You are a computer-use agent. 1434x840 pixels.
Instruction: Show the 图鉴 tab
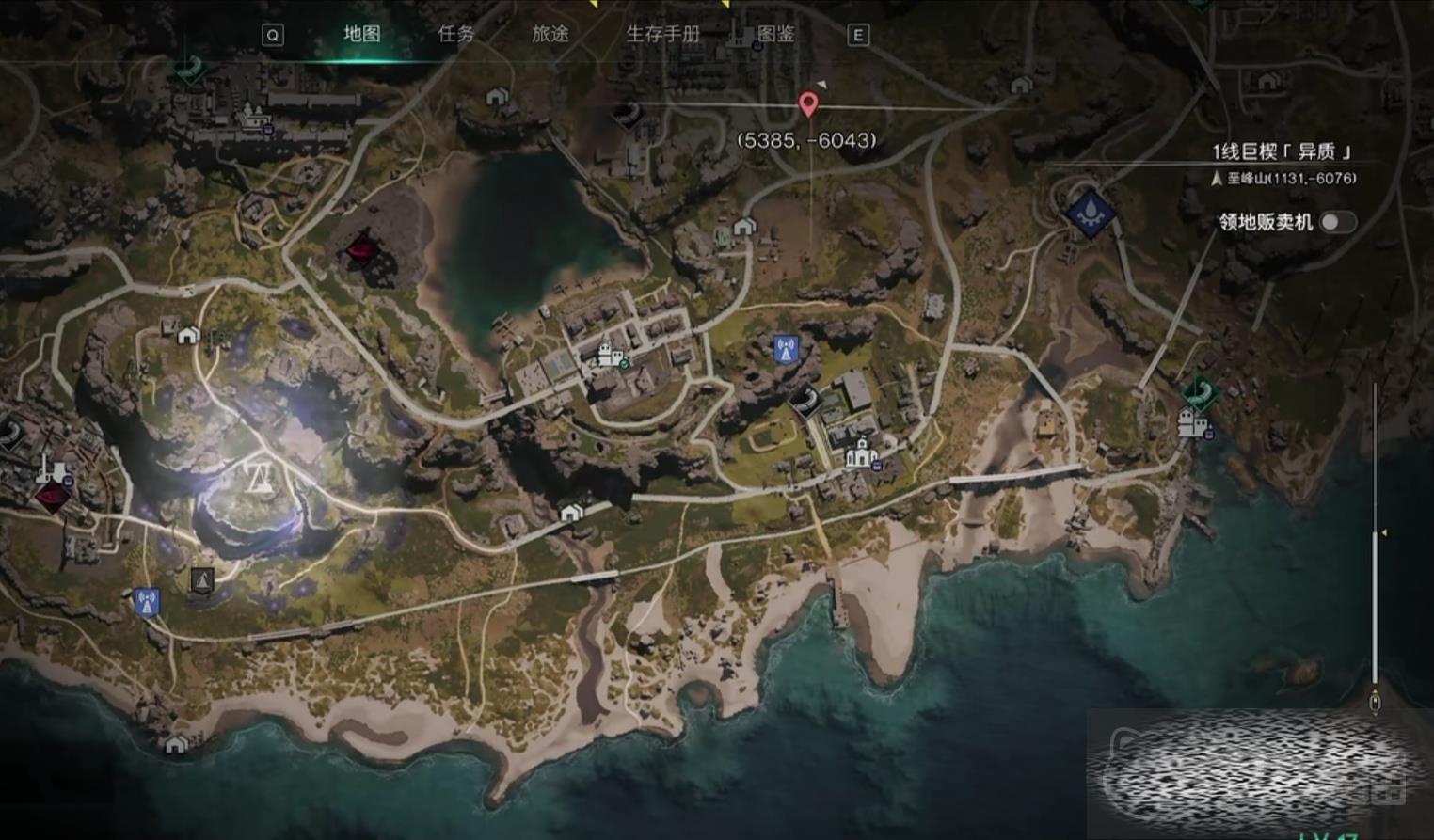coord(776,34)
